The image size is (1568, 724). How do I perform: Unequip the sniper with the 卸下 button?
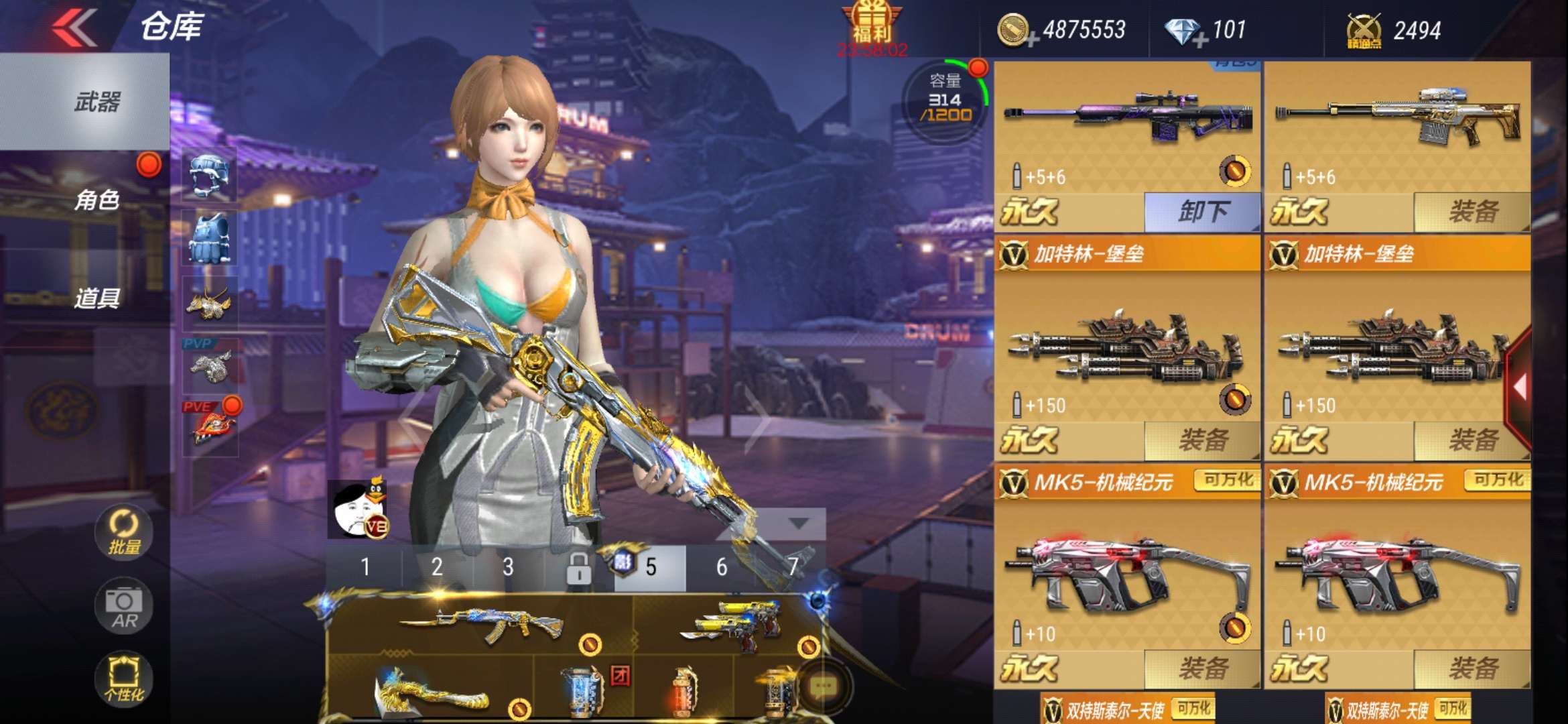coord(1202,212)
